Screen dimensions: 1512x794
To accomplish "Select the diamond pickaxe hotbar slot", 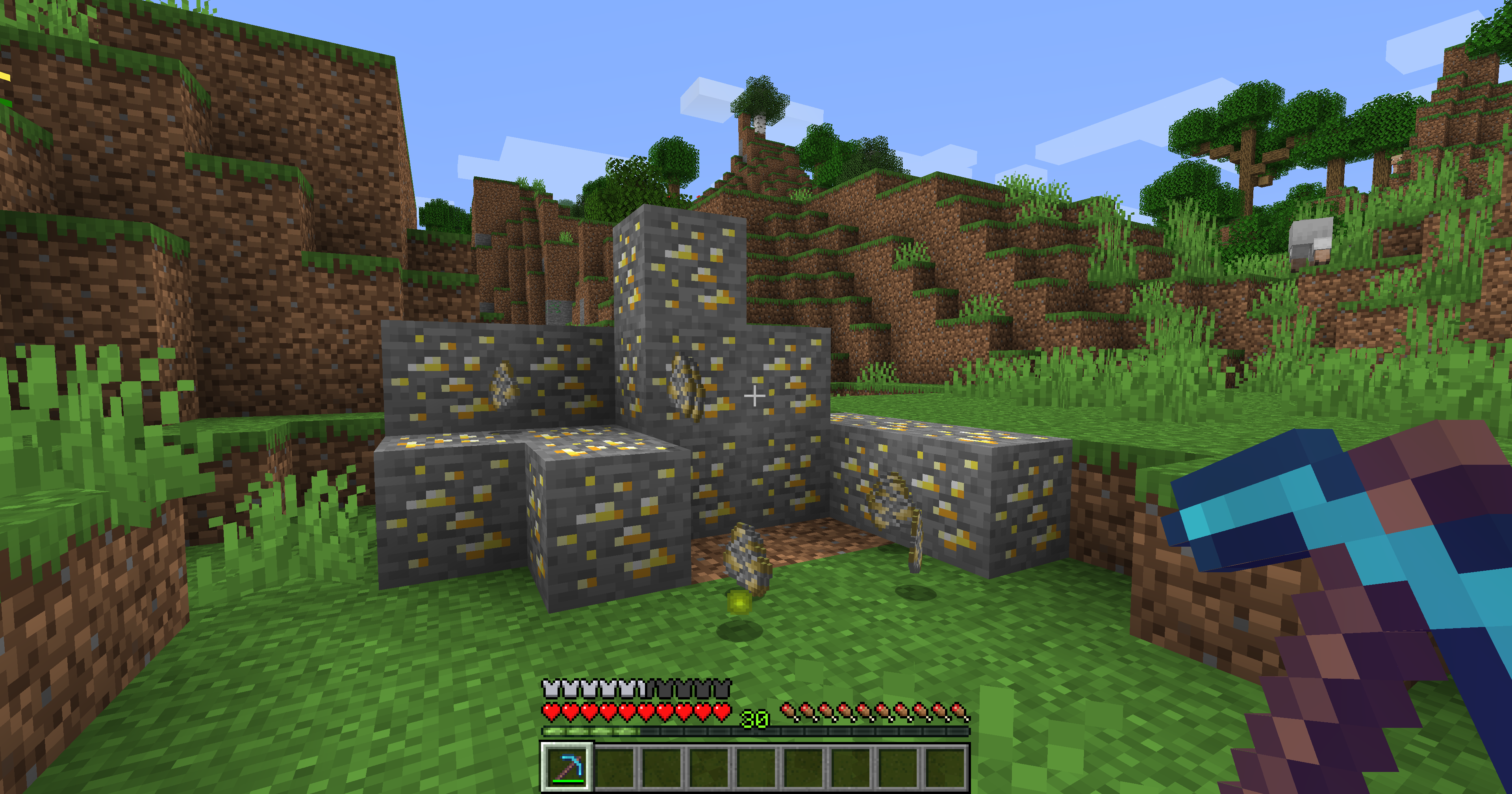I will pyautogui.click(x=567, y=767).
